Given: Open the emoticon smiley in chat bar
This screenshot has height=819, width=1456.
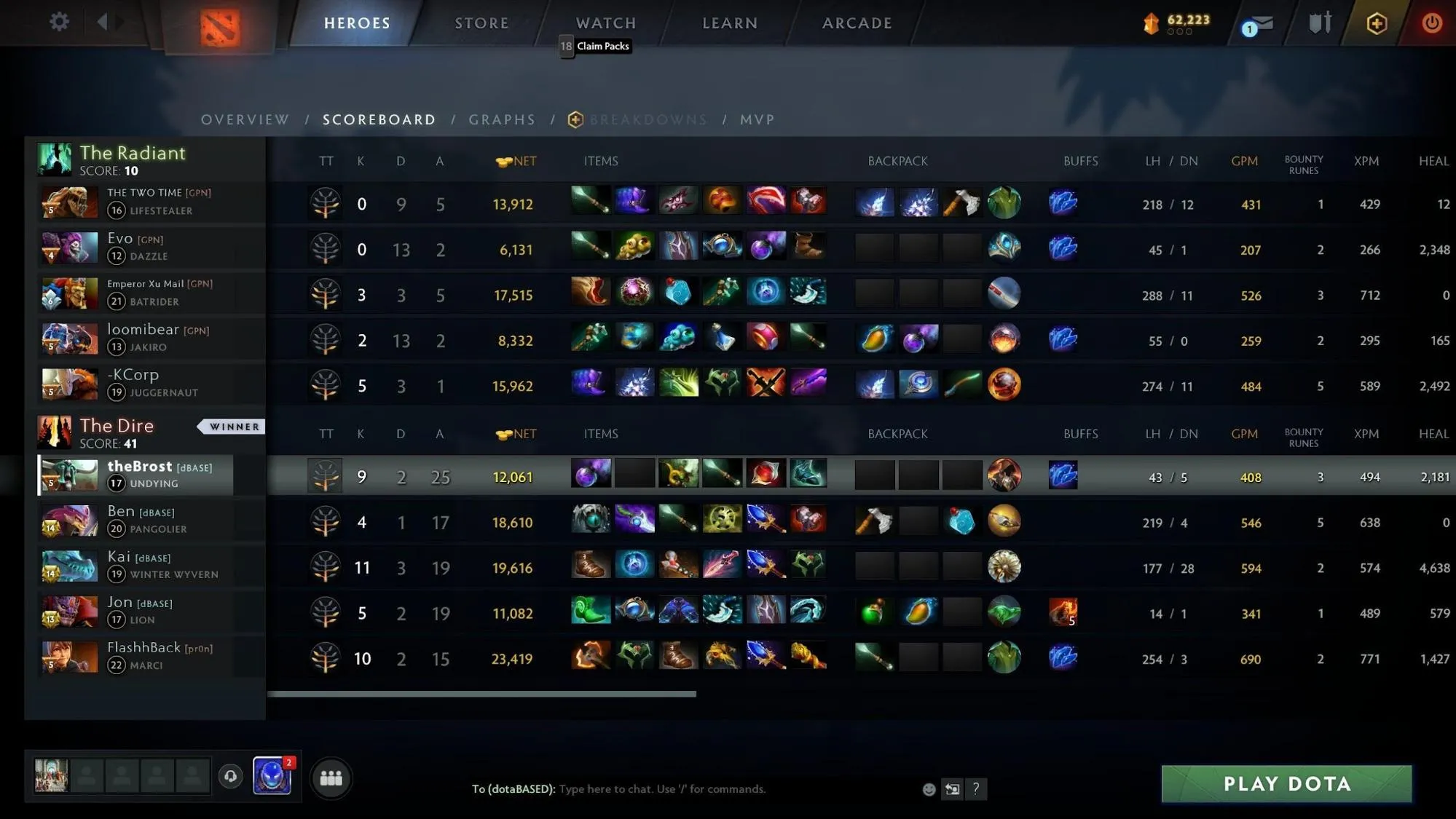Looking at the screenshot, I should [929, 789].
